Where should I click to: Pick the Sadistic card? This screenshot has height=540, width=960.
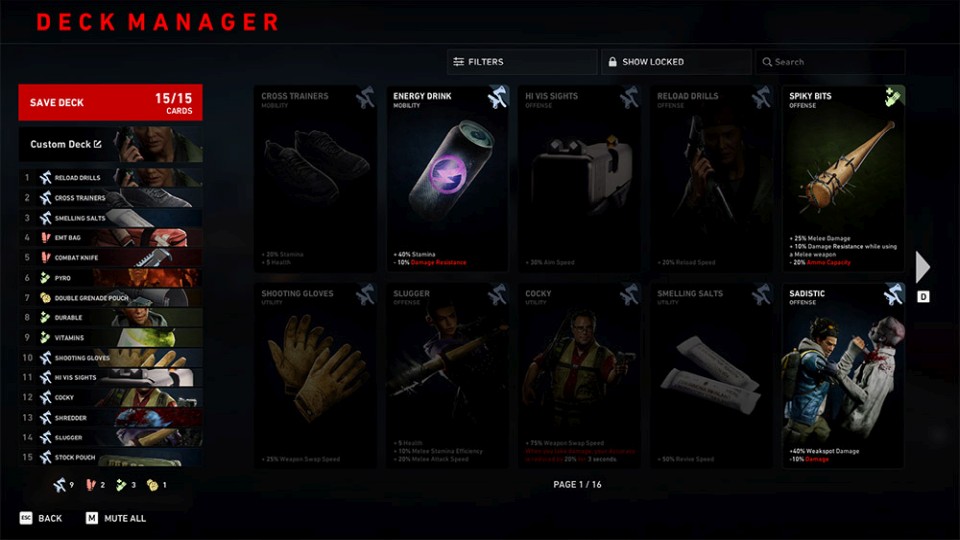[x=843, y=376]
